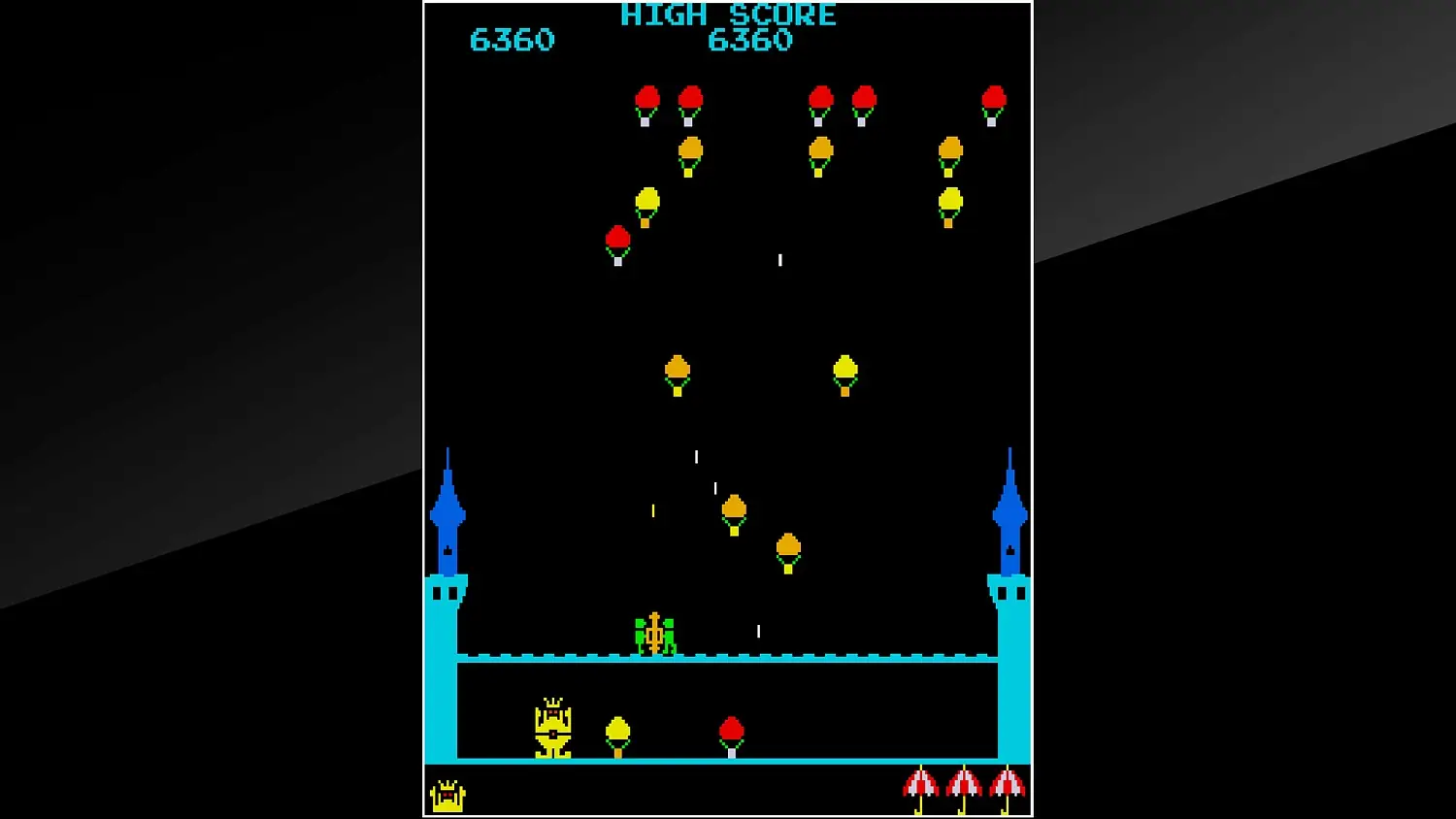This screenshot has height=819, width=1456.
Task: Click the crowned king life icon bottom-left
Action: pyautogui.click(x=447, y=794)
